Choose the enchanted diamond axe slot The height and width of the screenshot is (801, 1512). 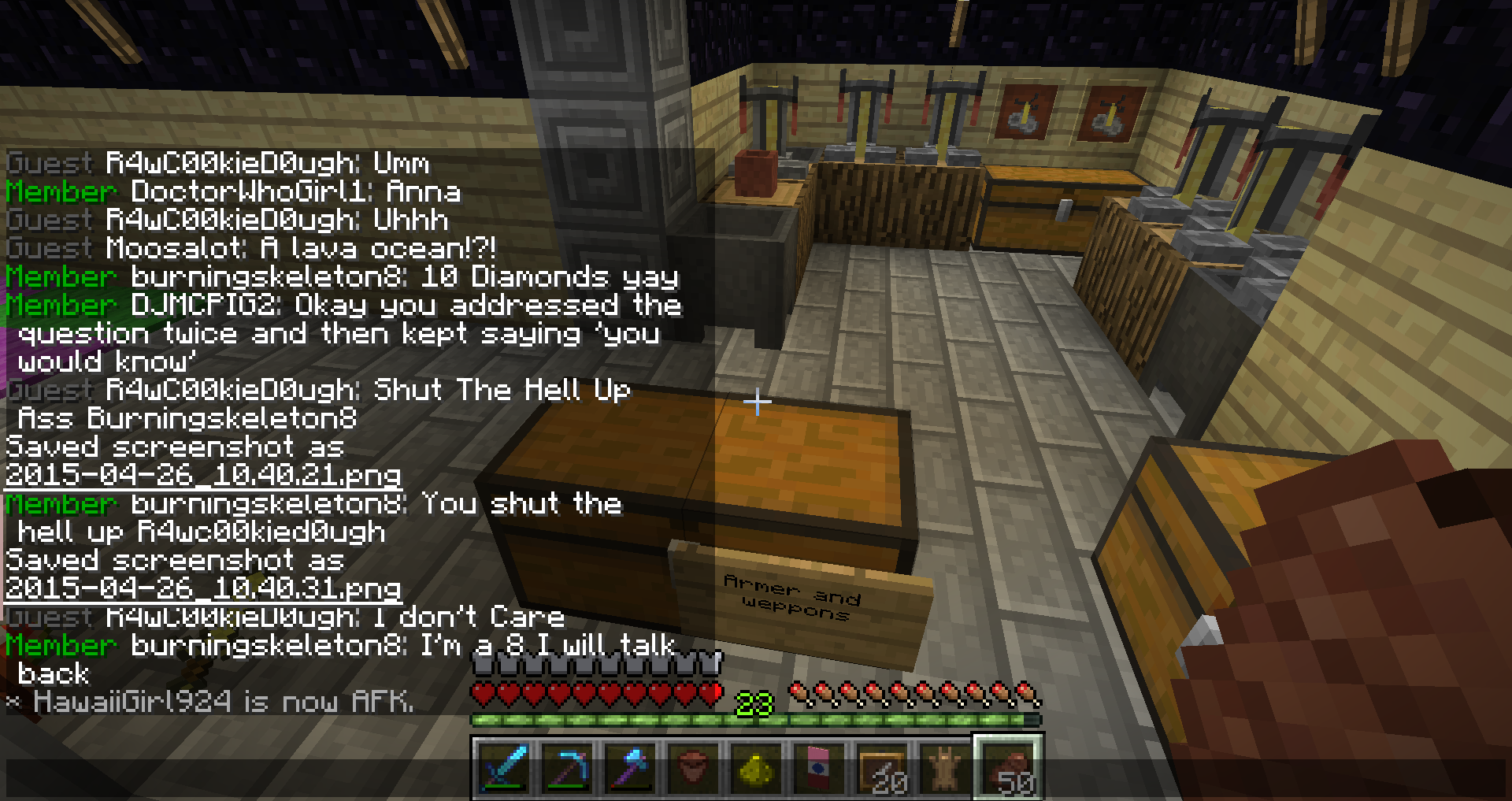pos(631,767)
